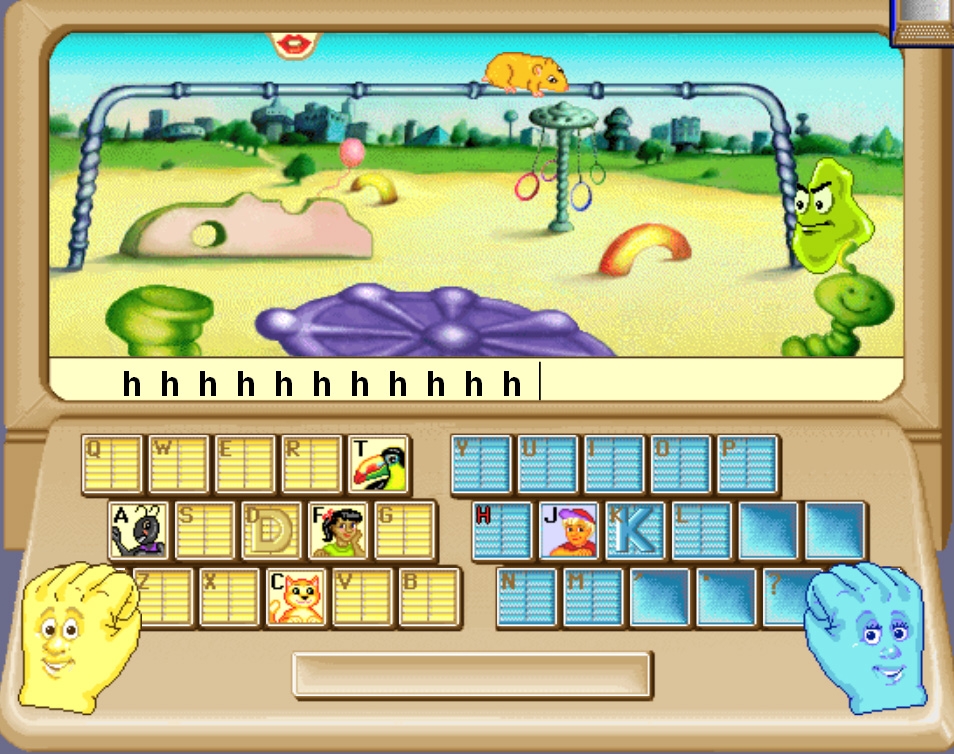
Task: Click the G key
Action: tap(404, 530)
